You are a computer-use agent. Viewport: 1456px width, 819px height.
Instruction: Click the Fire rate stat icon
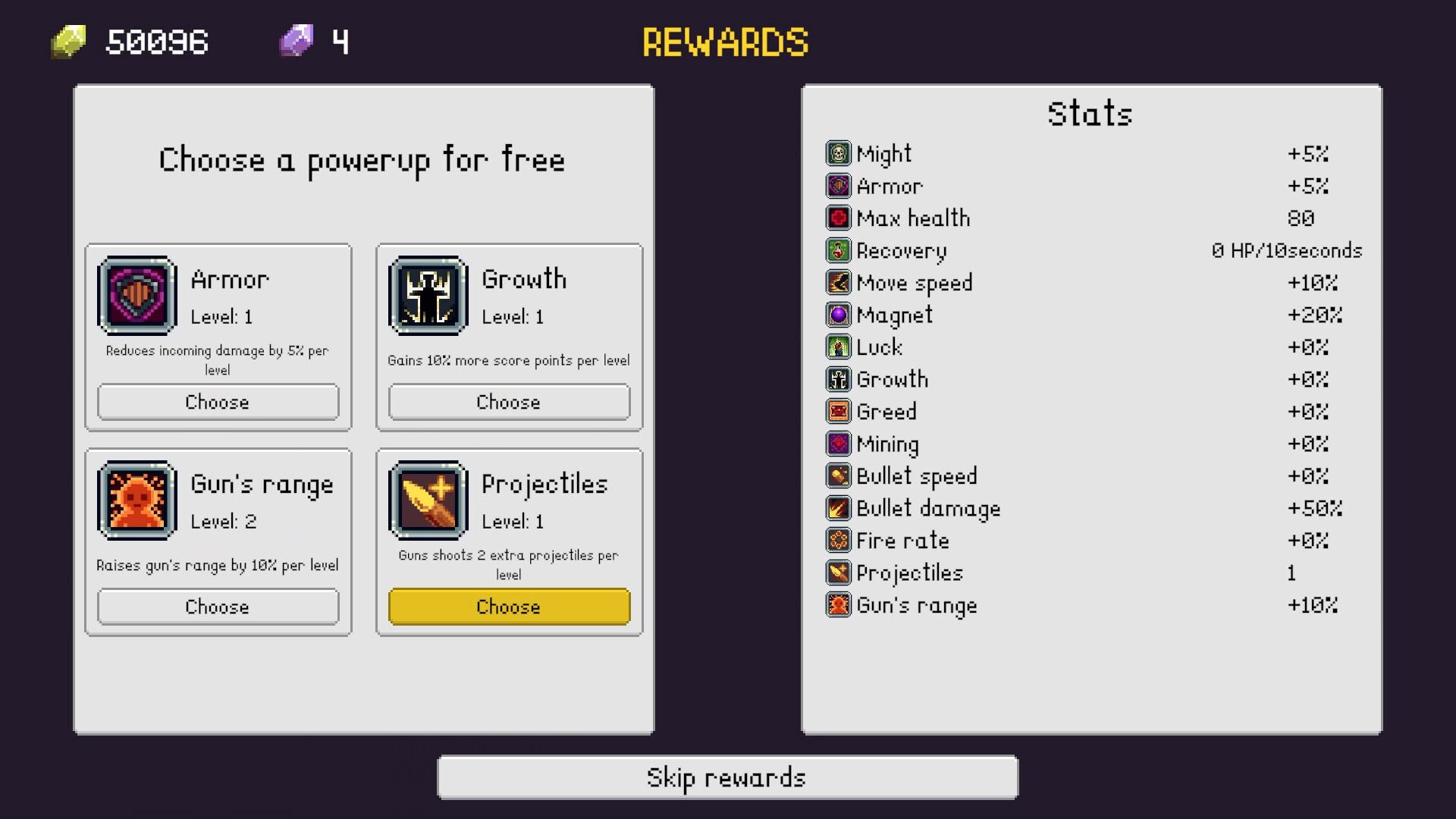click(x=838, y=541)
